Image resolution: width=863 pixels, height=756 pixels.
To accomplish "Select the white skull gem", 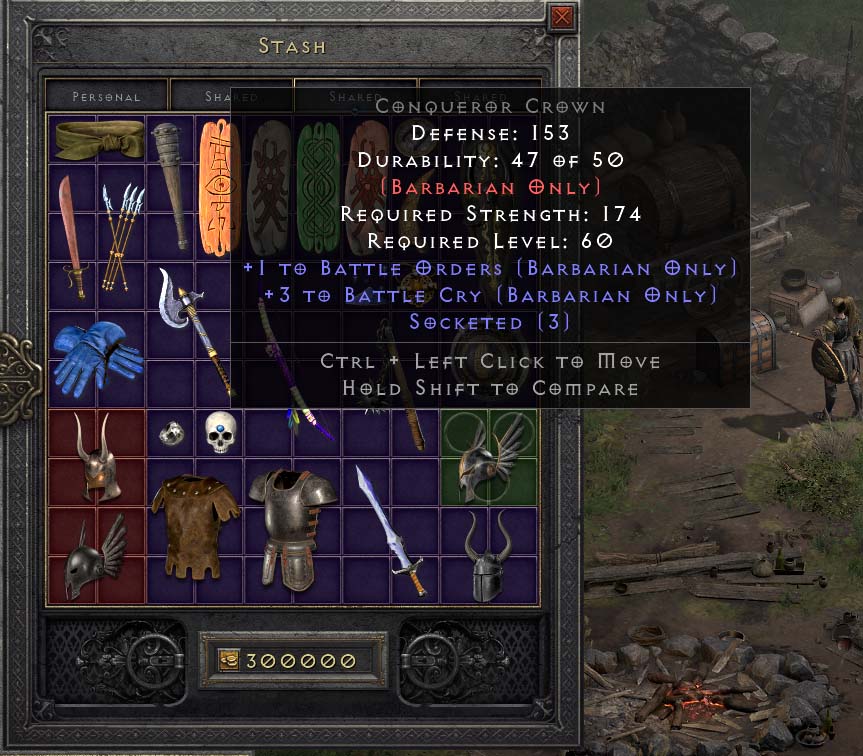I will (x=220, y=432).
